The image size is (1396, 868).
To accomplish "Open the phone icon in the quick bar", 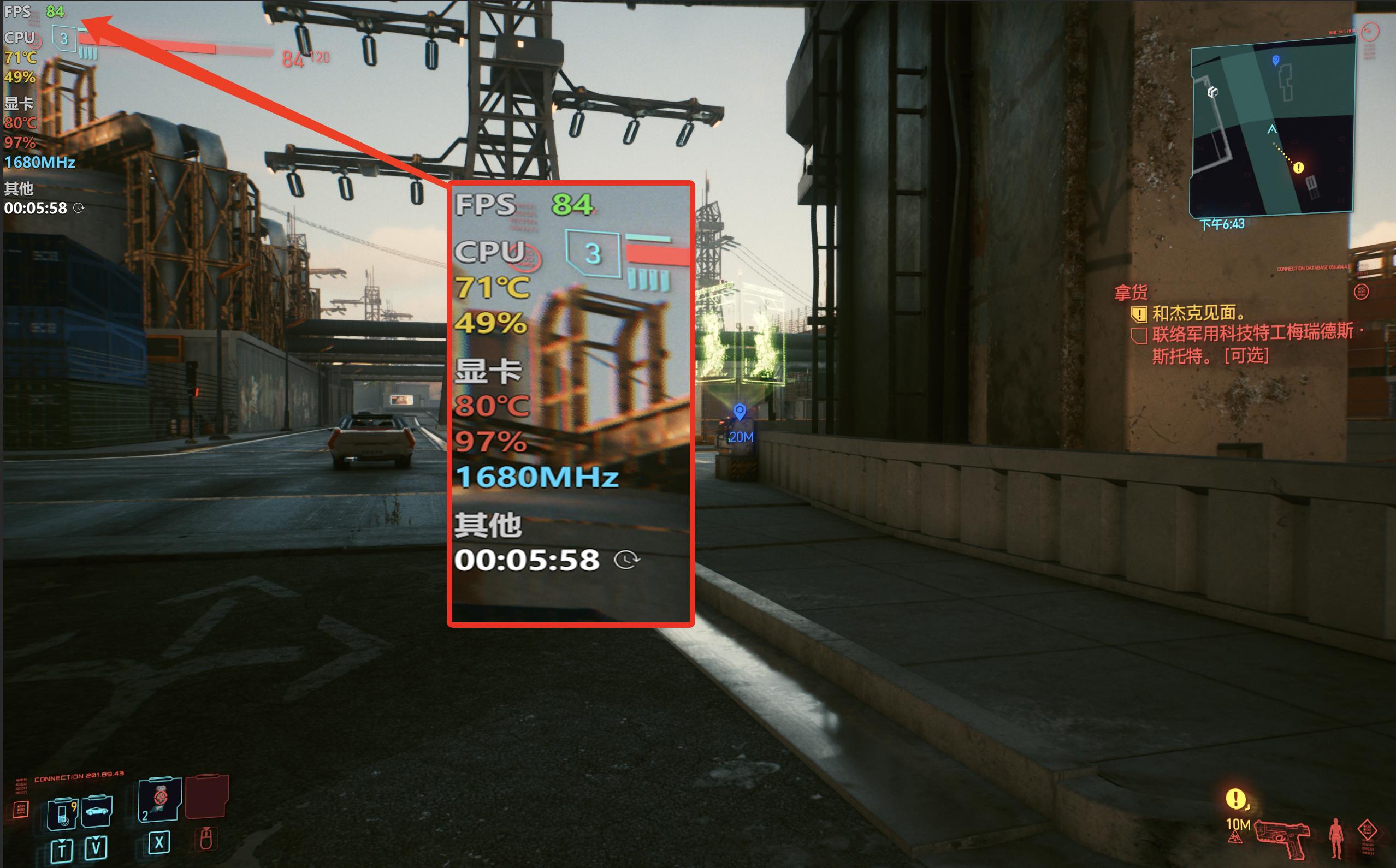I will 62,813.
